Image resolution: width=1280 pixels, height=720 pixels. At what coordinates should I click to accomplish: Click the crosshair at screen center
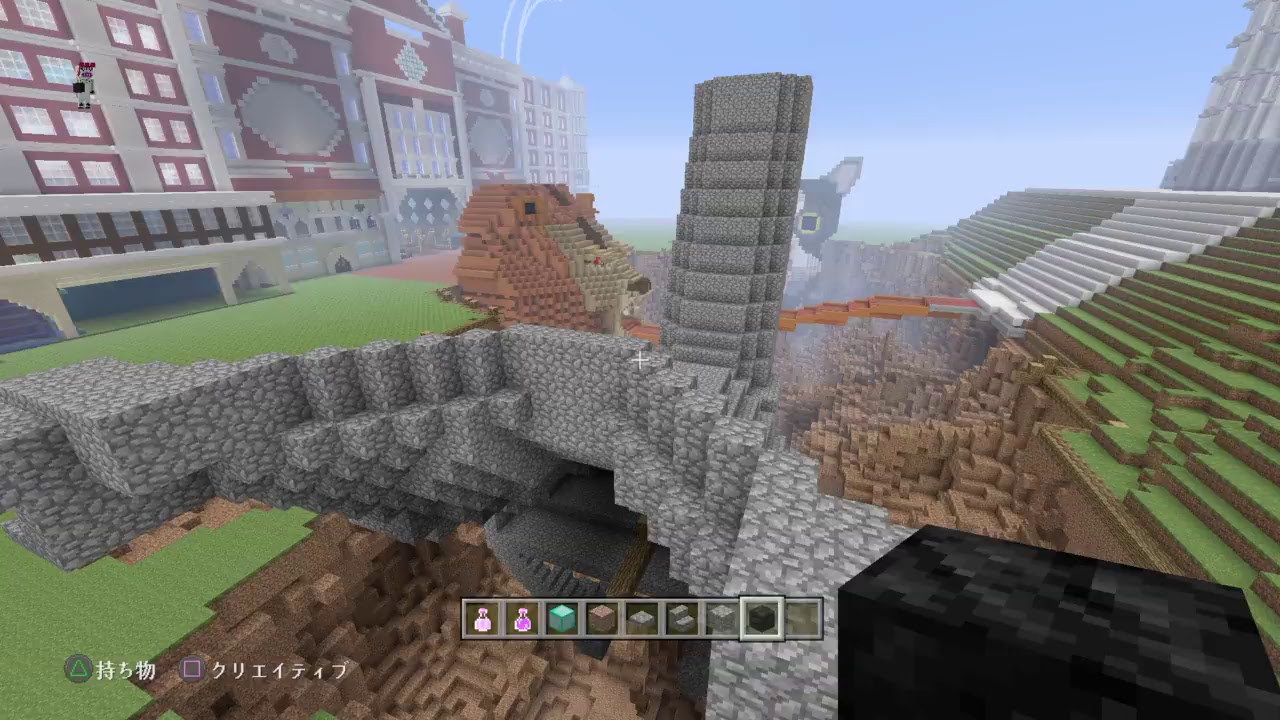[x=640, y=358]
